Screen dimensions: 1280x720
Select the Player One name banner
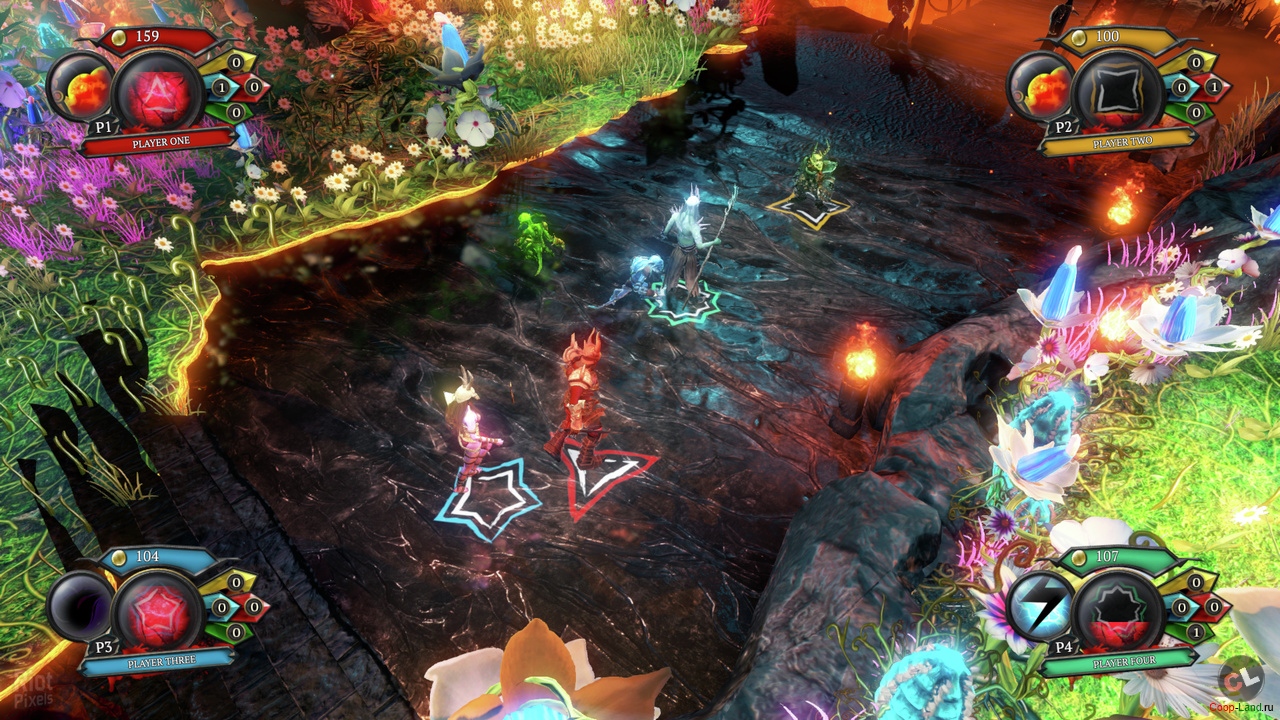point(160,142)
